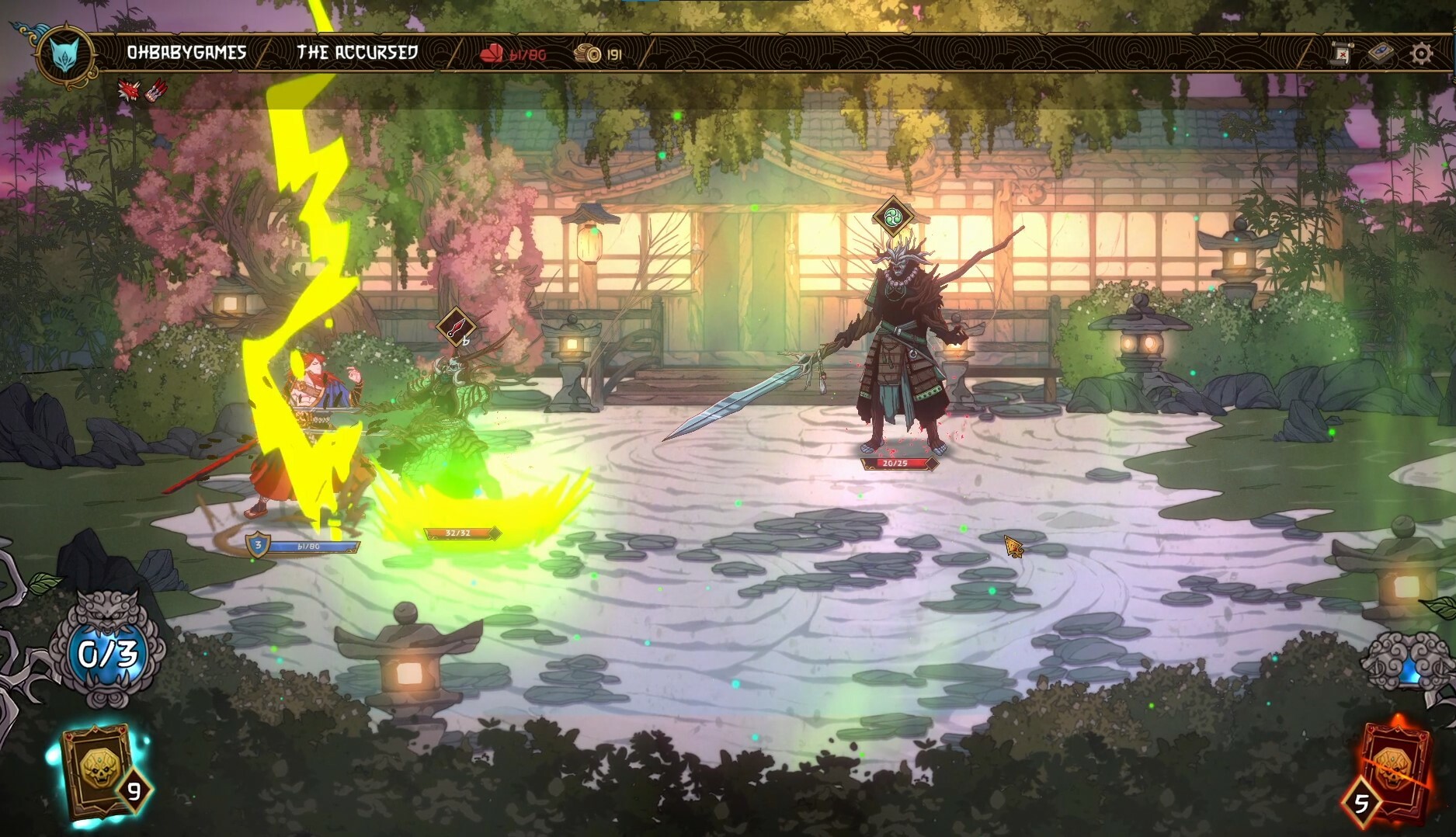This screenshot has width=1456, height=837.
Task: Open the card deck collection icon
Action: (x=1381, y=53)
